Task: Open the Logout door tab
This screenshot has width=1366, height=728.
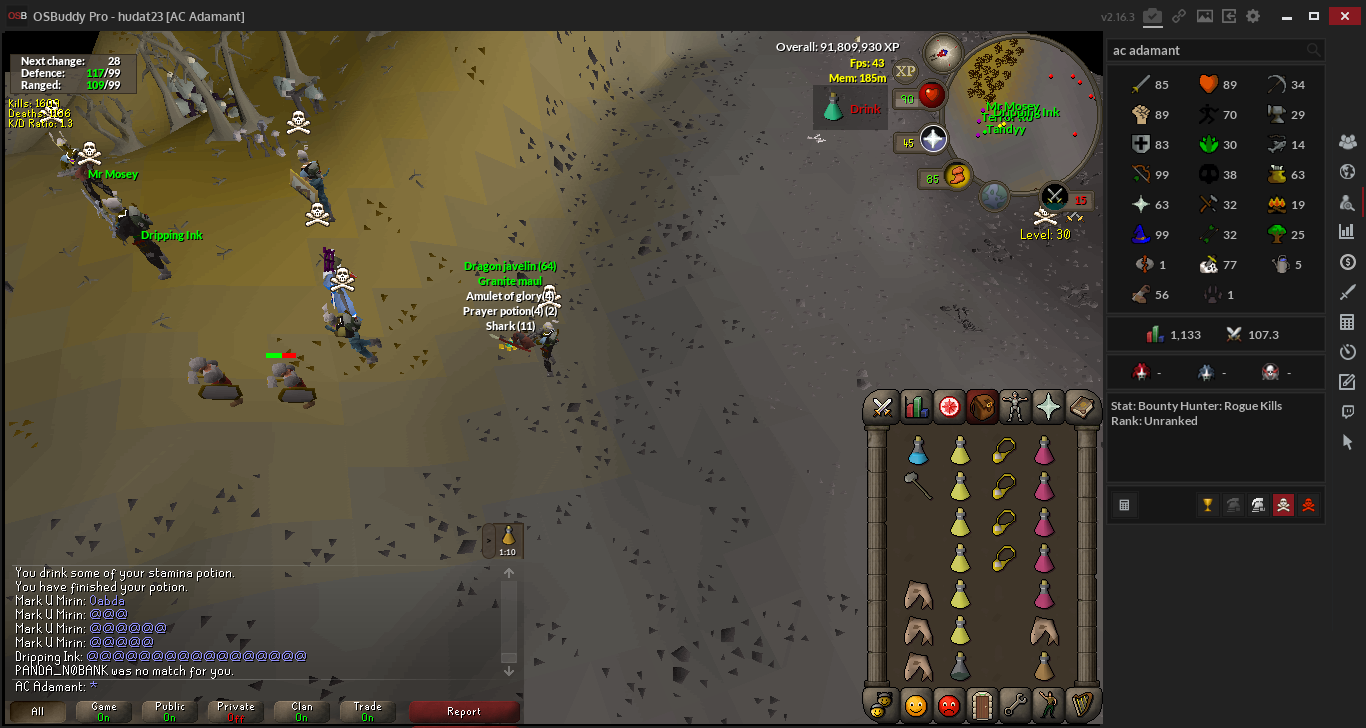Action: [x=982, y=704]
